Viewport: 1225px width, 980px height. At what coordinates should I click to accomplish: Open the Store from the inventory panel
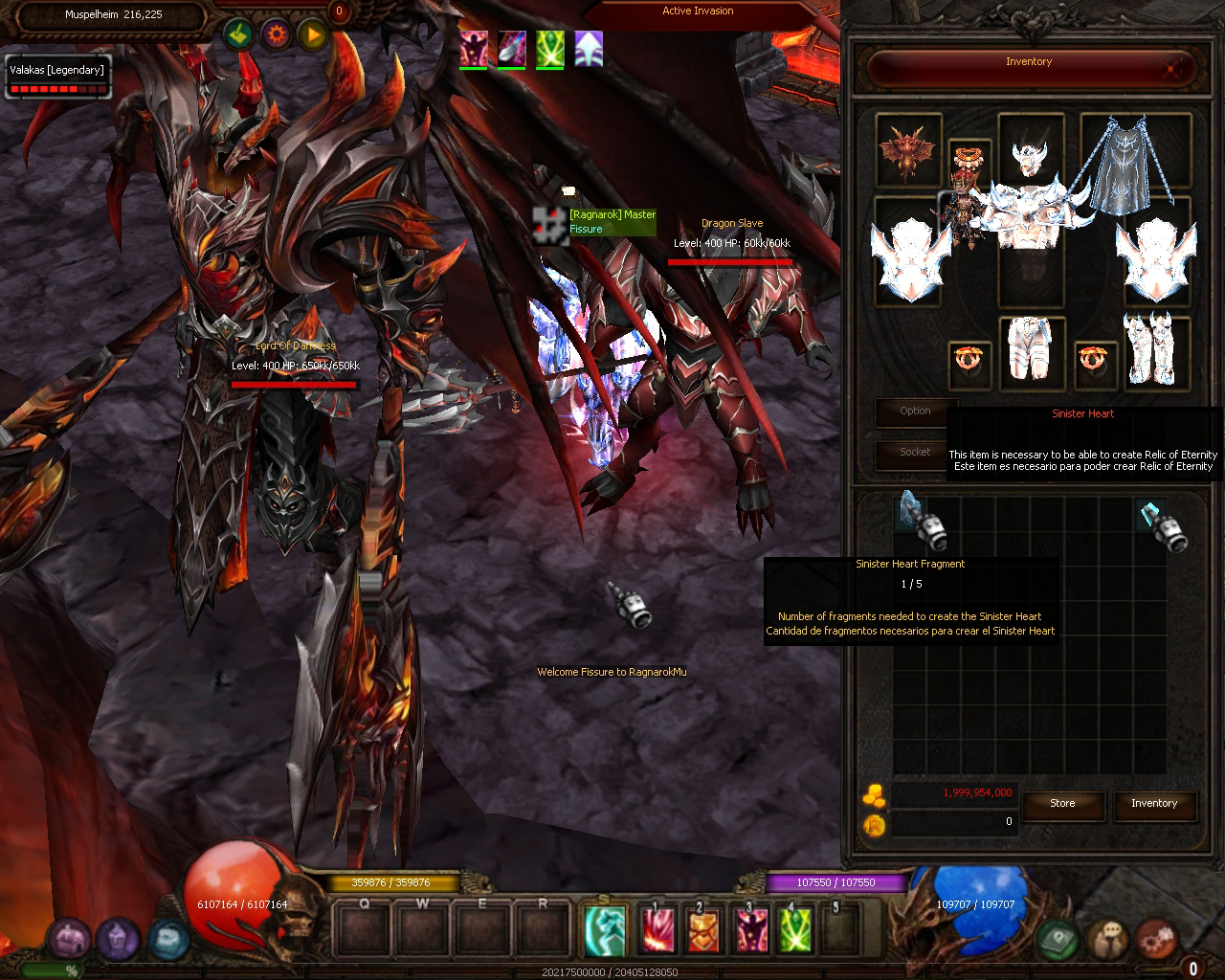(1062, 804)
